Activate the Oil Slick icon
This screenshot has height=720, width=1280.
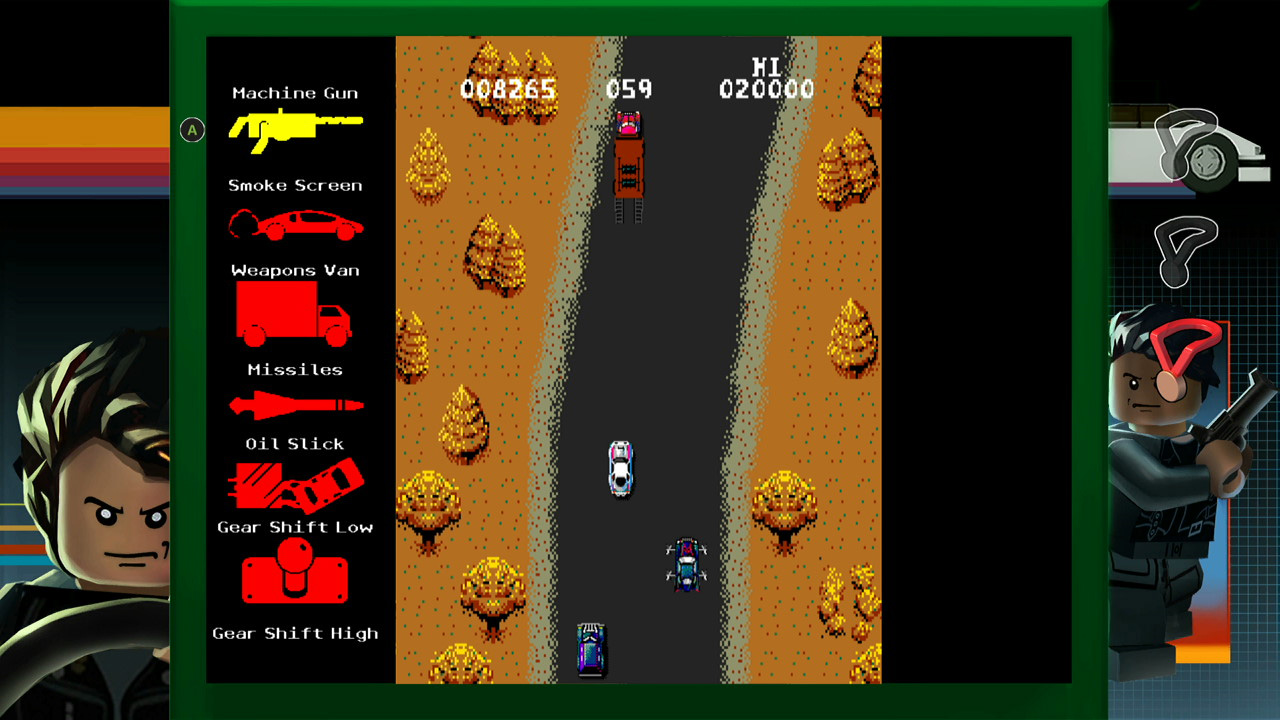pos(294,485)
